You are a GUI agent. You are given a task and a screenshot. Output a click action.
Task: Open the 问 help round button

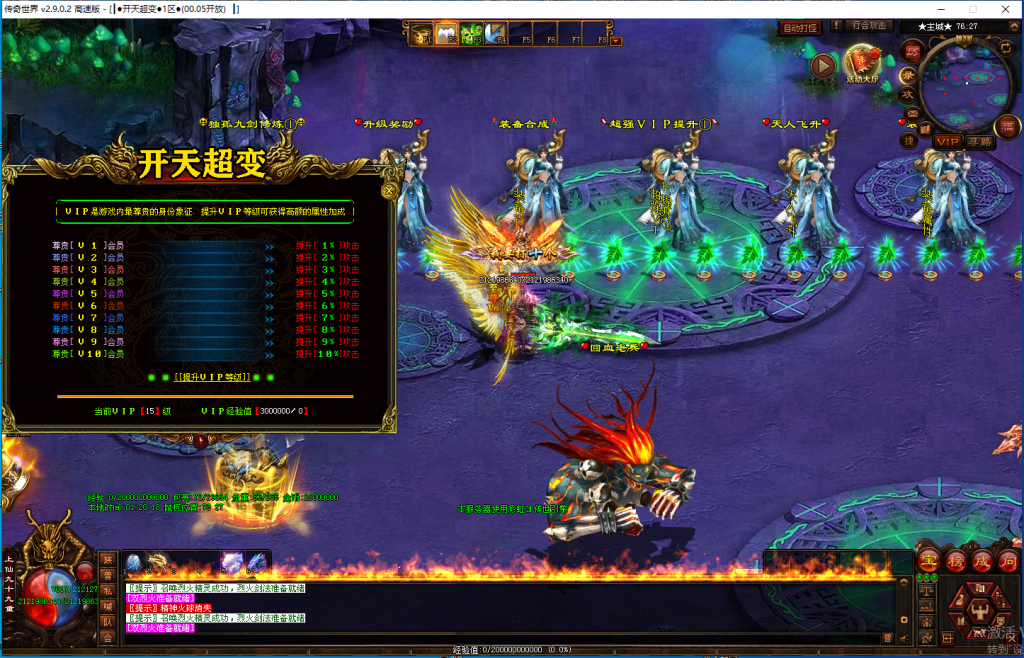click(1007, 560)
